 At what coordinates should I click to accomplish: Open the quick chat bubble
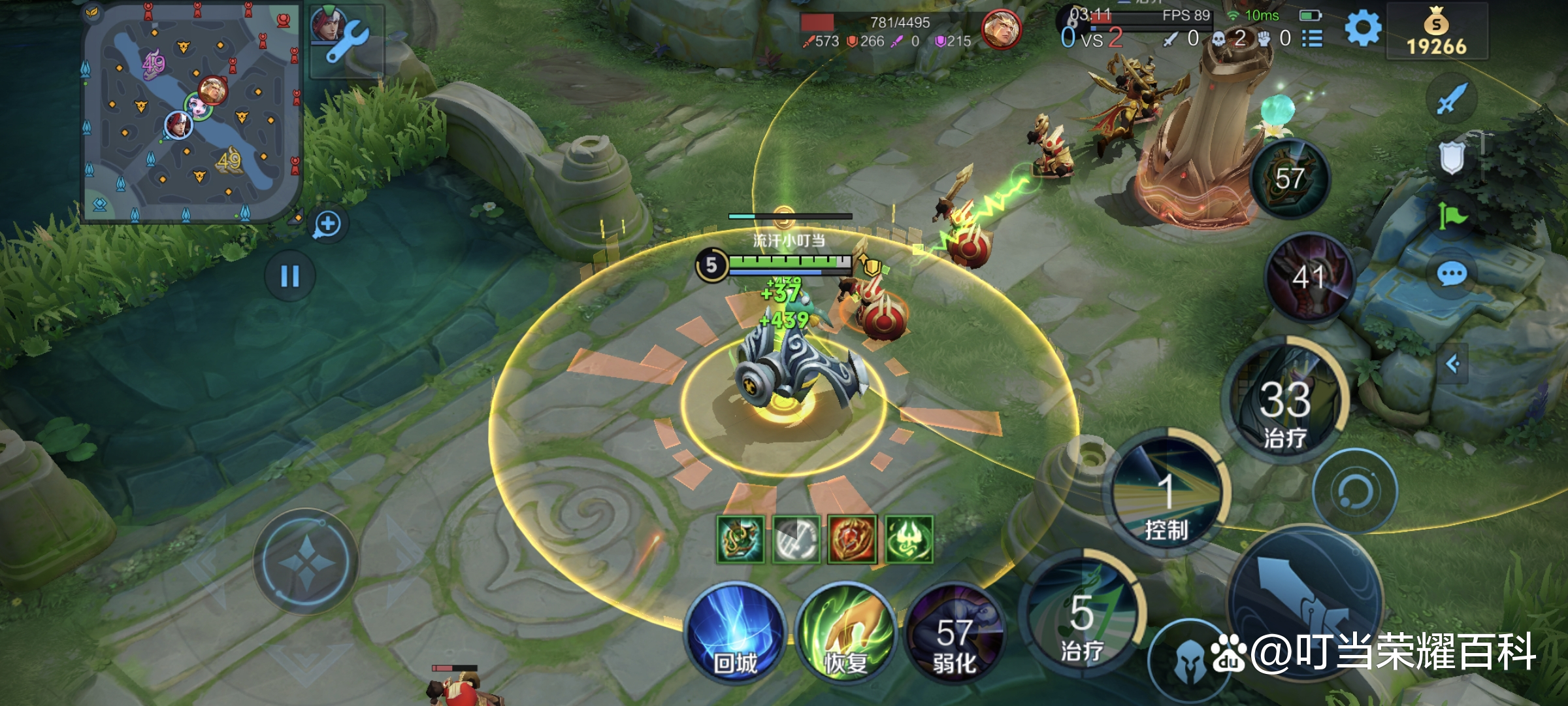coord(1452,274)
